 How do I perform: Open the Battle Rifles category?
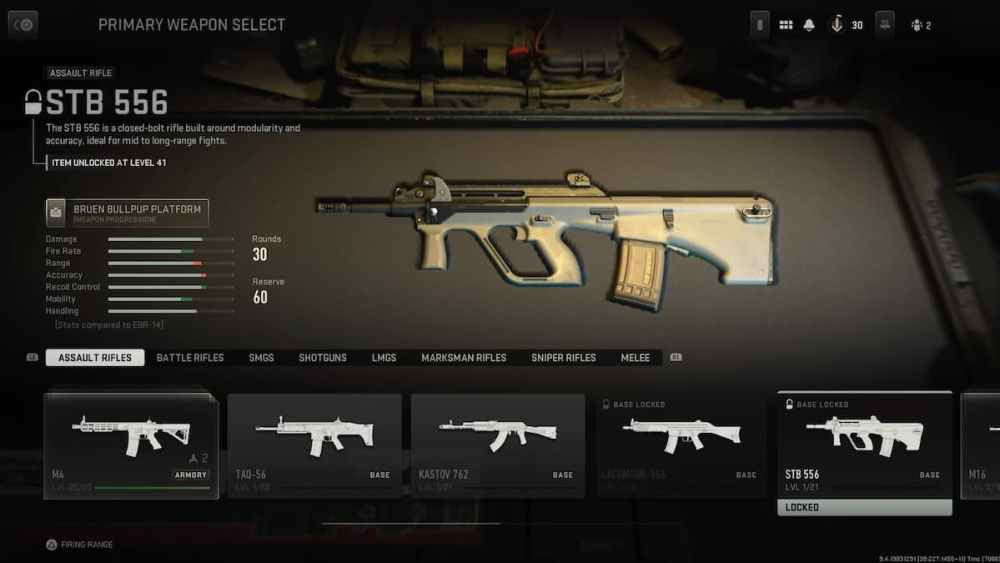190,358
